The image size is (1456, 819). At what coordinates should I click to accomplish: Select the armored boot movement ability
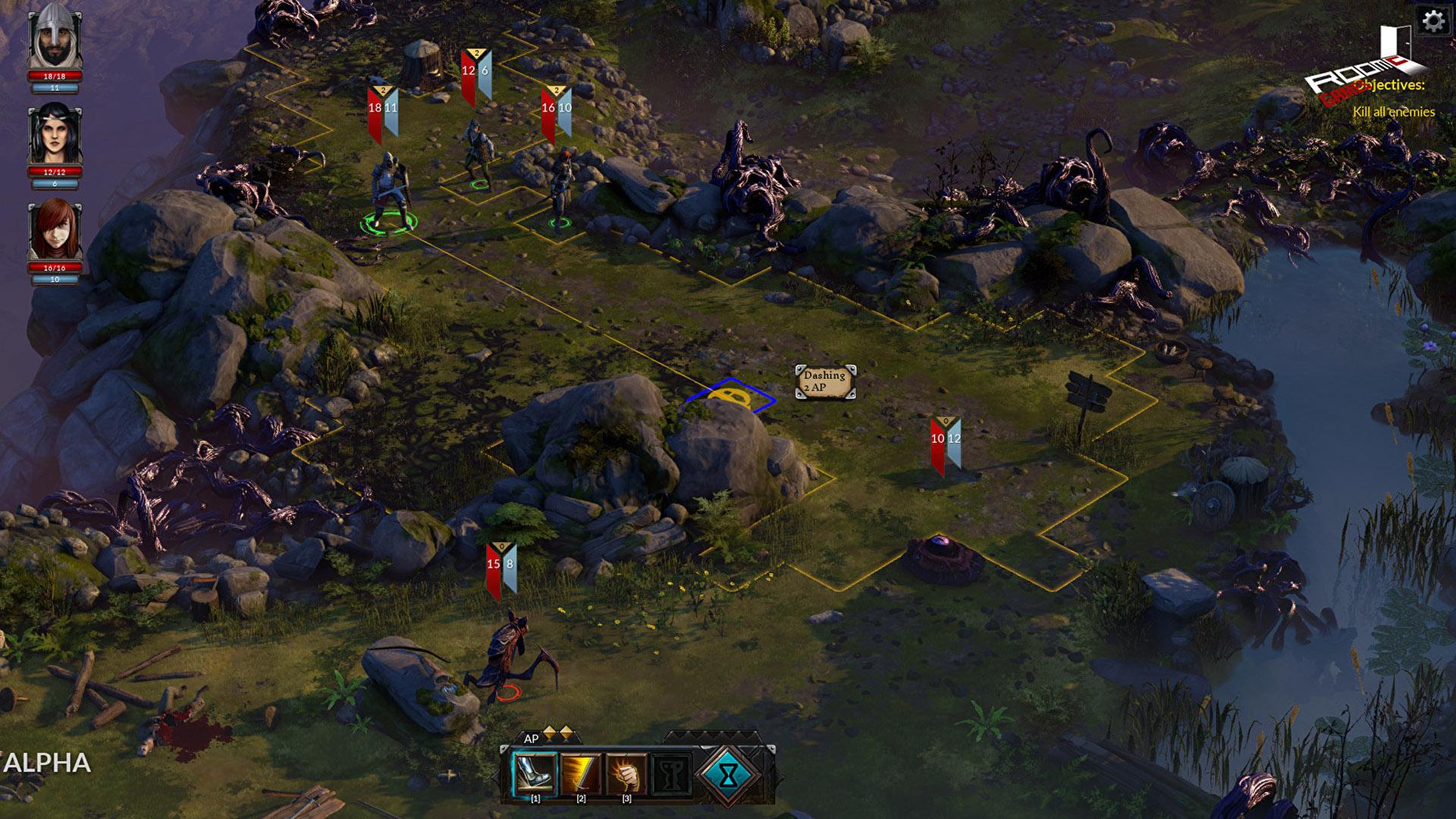[535, 773]
